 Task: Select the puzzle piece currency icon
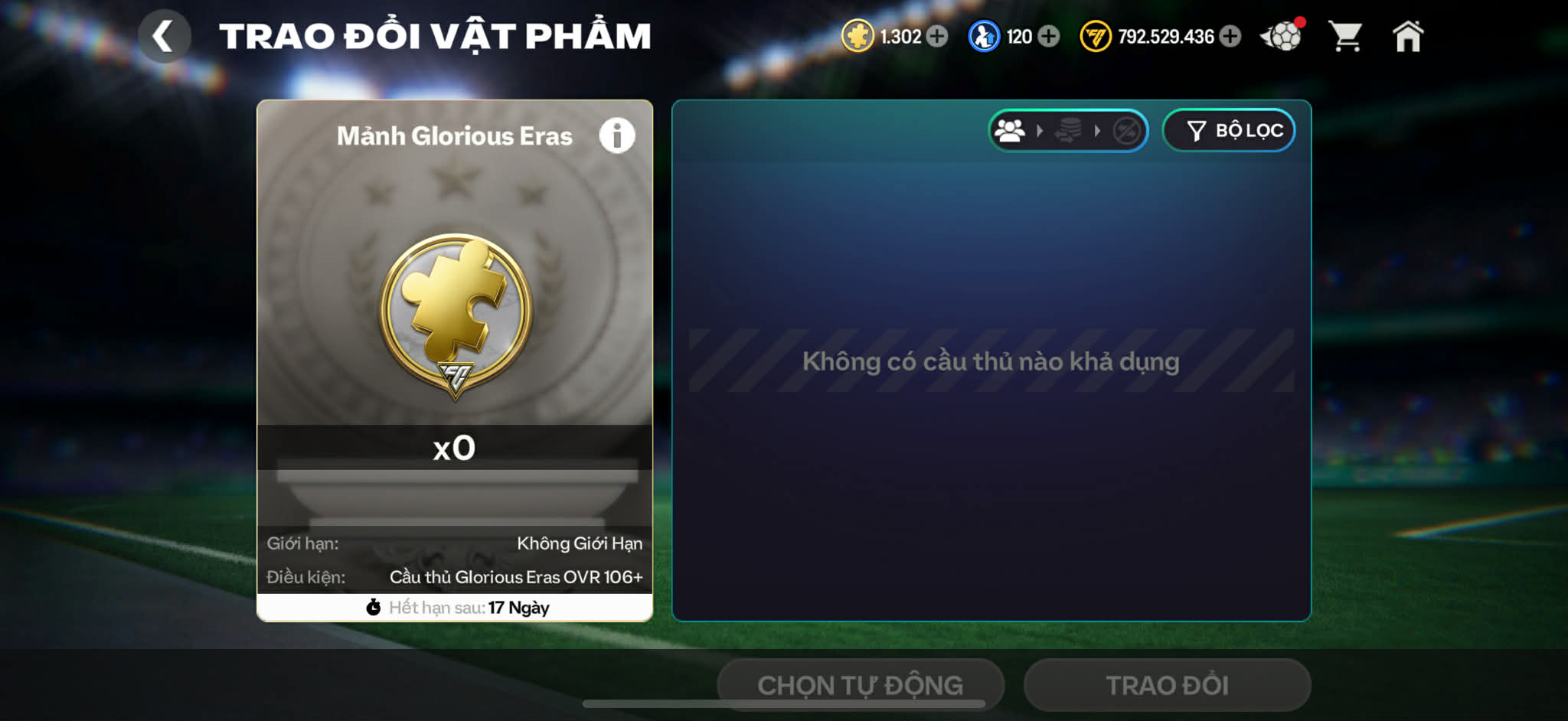click(856, 35)
